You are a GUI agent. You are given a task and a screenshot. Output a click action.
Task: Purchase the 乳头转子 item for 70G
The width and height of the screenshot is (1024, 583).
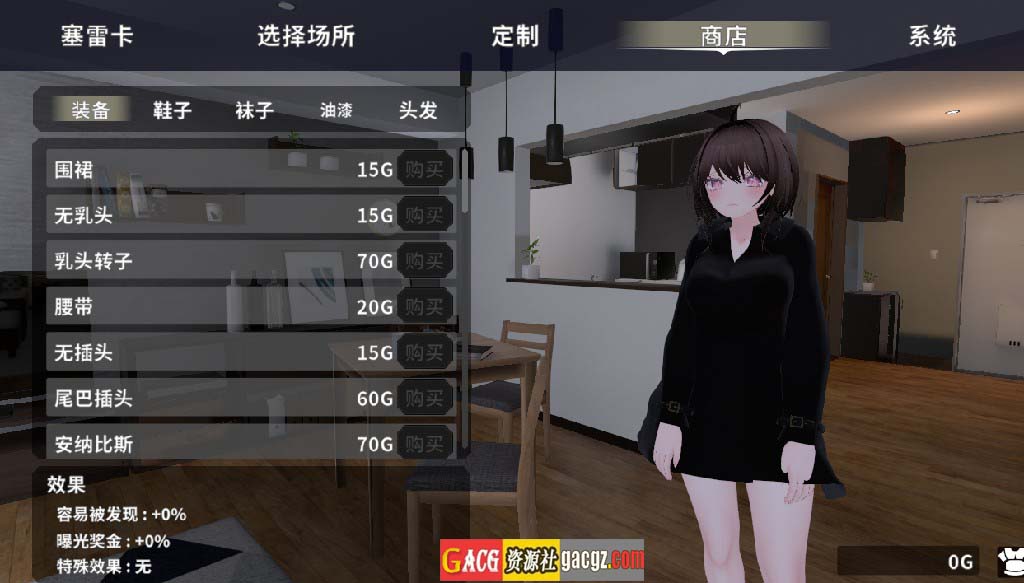(x=424, y=261)
